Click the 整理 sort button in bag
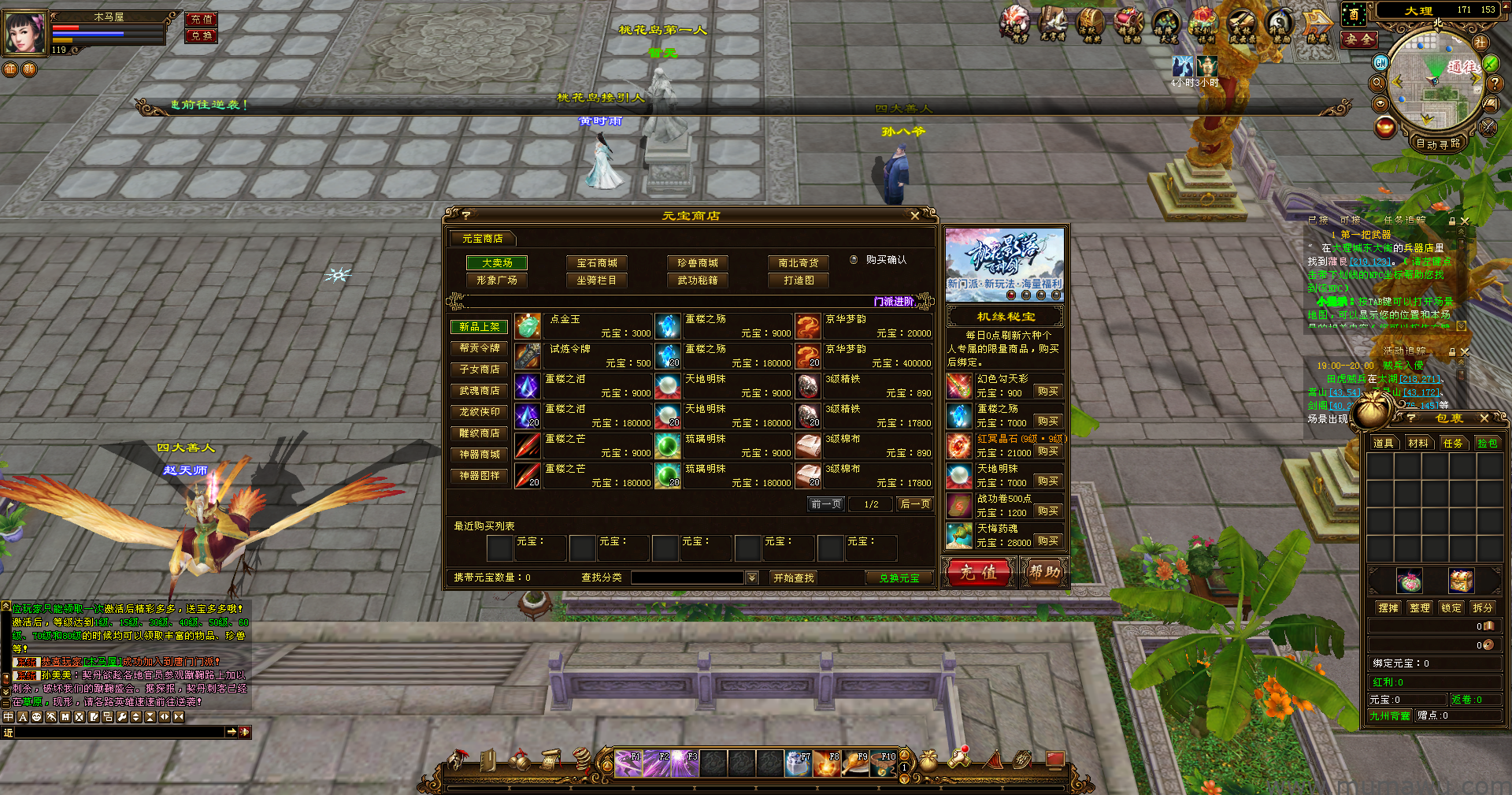The height and width of the screenshot is (795, 1512). [x=1420, y=608]
